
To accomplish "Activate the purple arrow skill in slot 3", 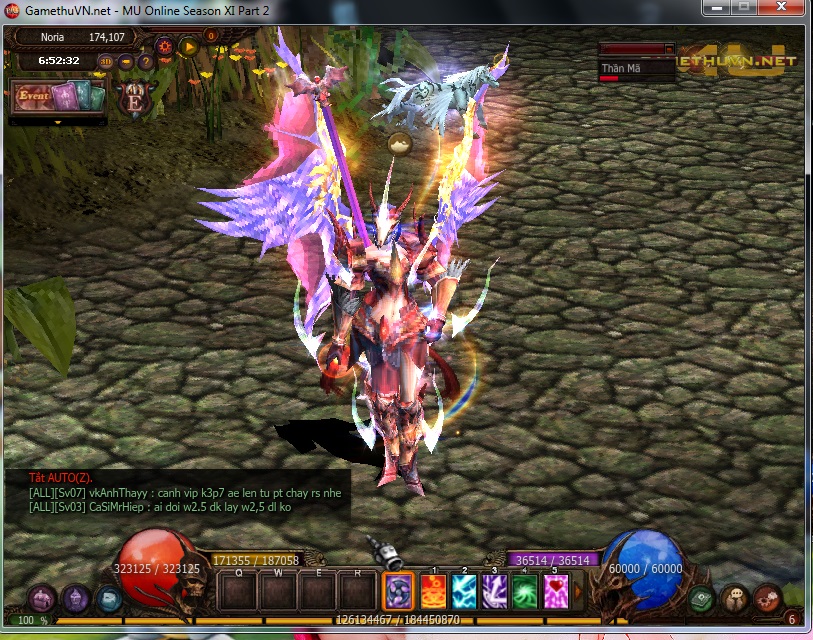I will 495,590.
